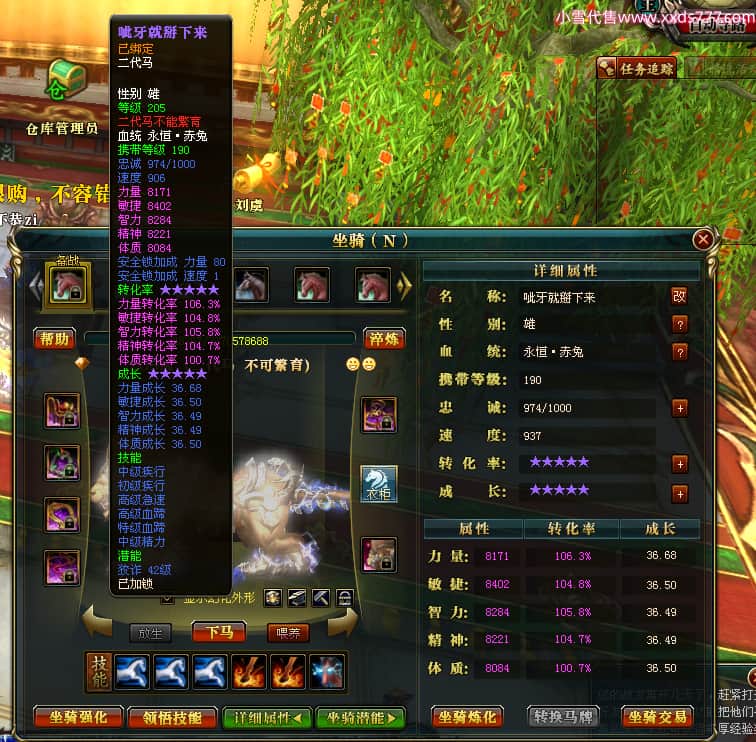The width and height of the screenshot is (756, 742).
Task: Click the 淬炼 refine button
Action: click(384, 339)
